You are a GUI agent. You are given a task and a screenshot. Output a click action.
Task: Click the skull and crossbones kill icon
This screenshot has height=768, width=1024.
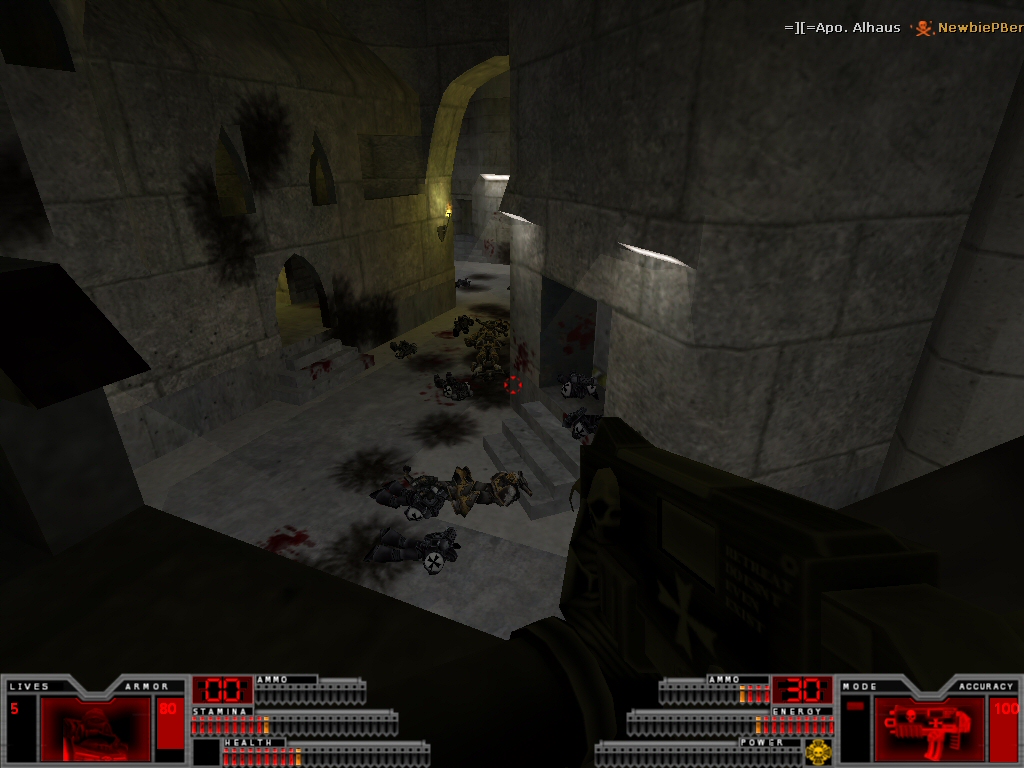pos(924,28)
